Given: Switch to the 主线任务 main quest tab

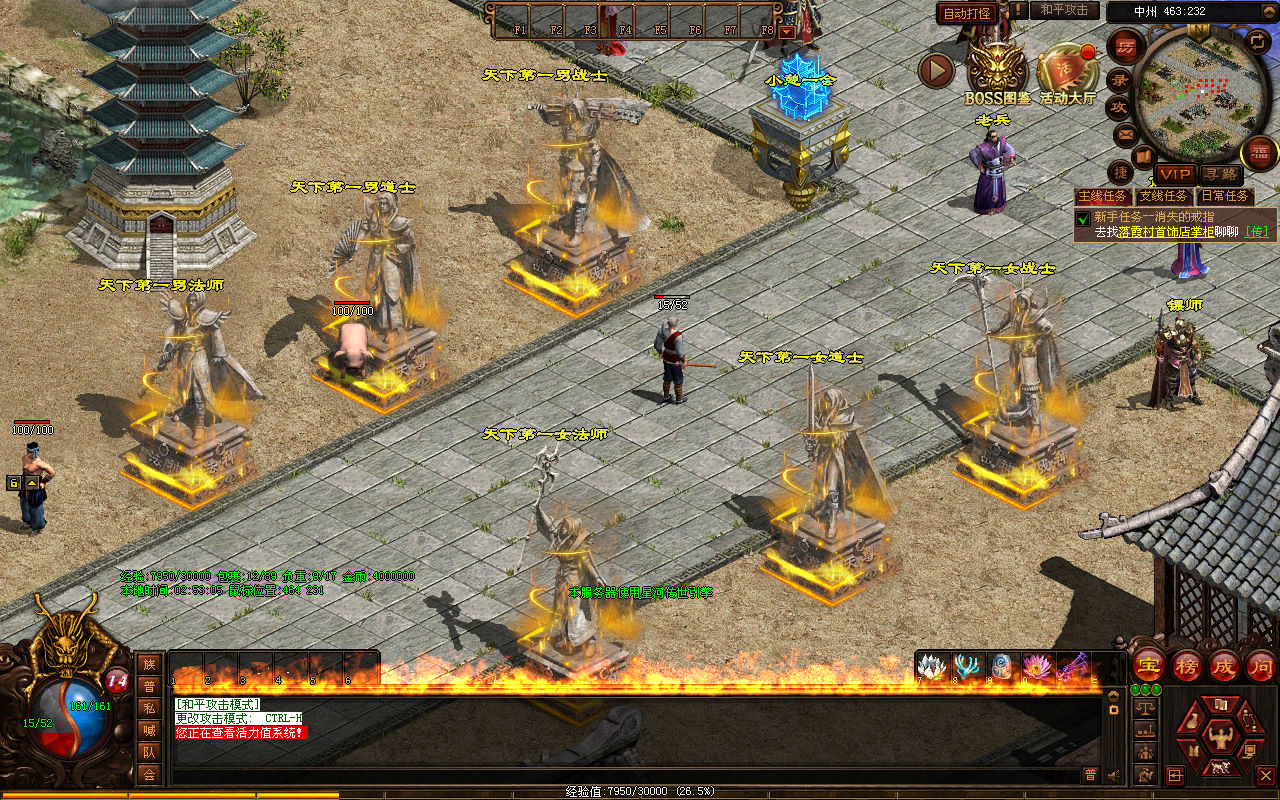Looking at the screenshot, I should pos(1103,196).
